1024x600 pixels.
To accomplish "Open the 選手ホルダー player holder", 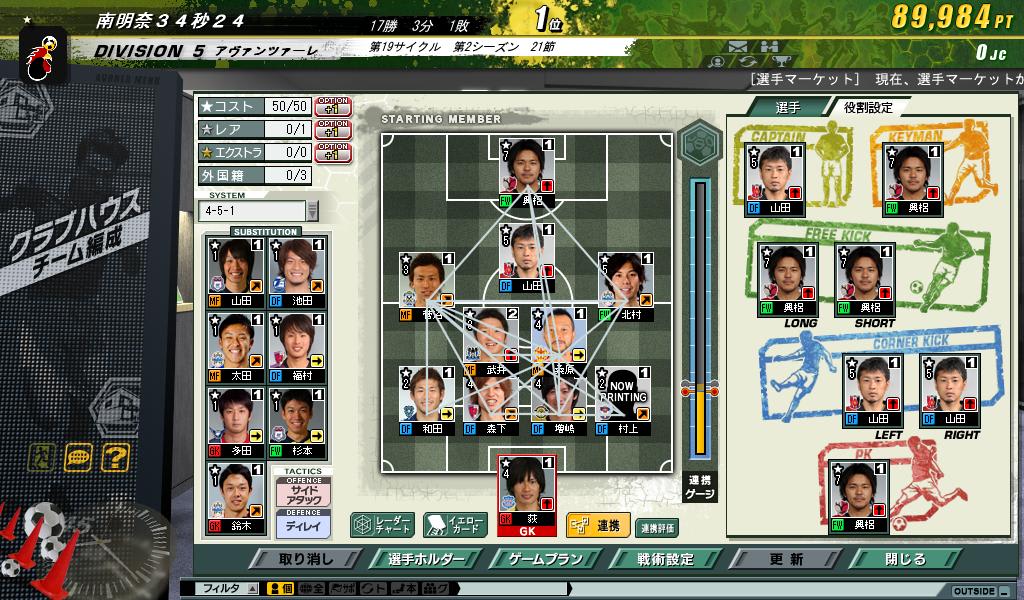I will coord(428,559).
